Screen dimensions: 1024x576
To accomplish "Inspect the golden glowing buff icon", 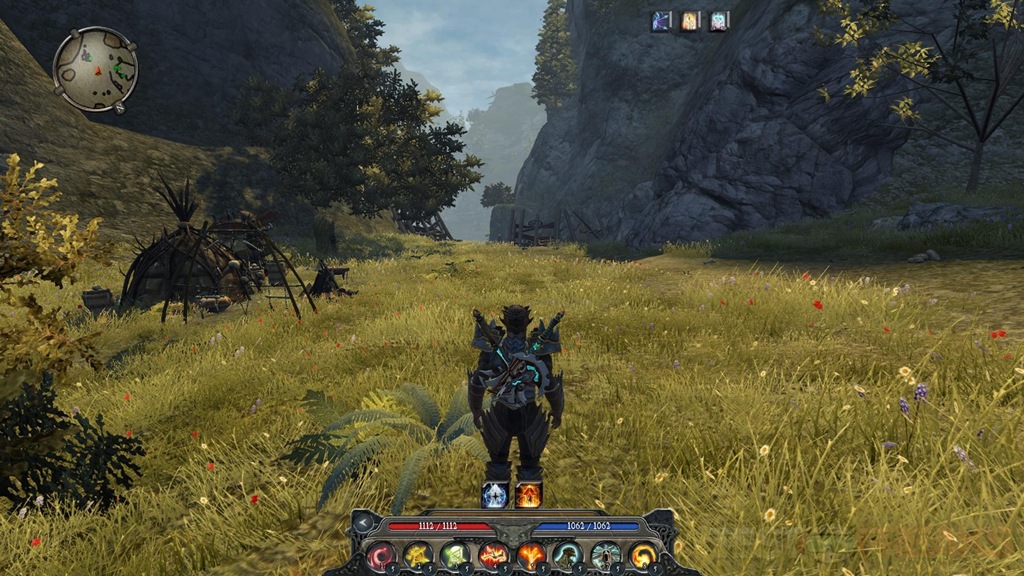I will click(x=691, y=21).
